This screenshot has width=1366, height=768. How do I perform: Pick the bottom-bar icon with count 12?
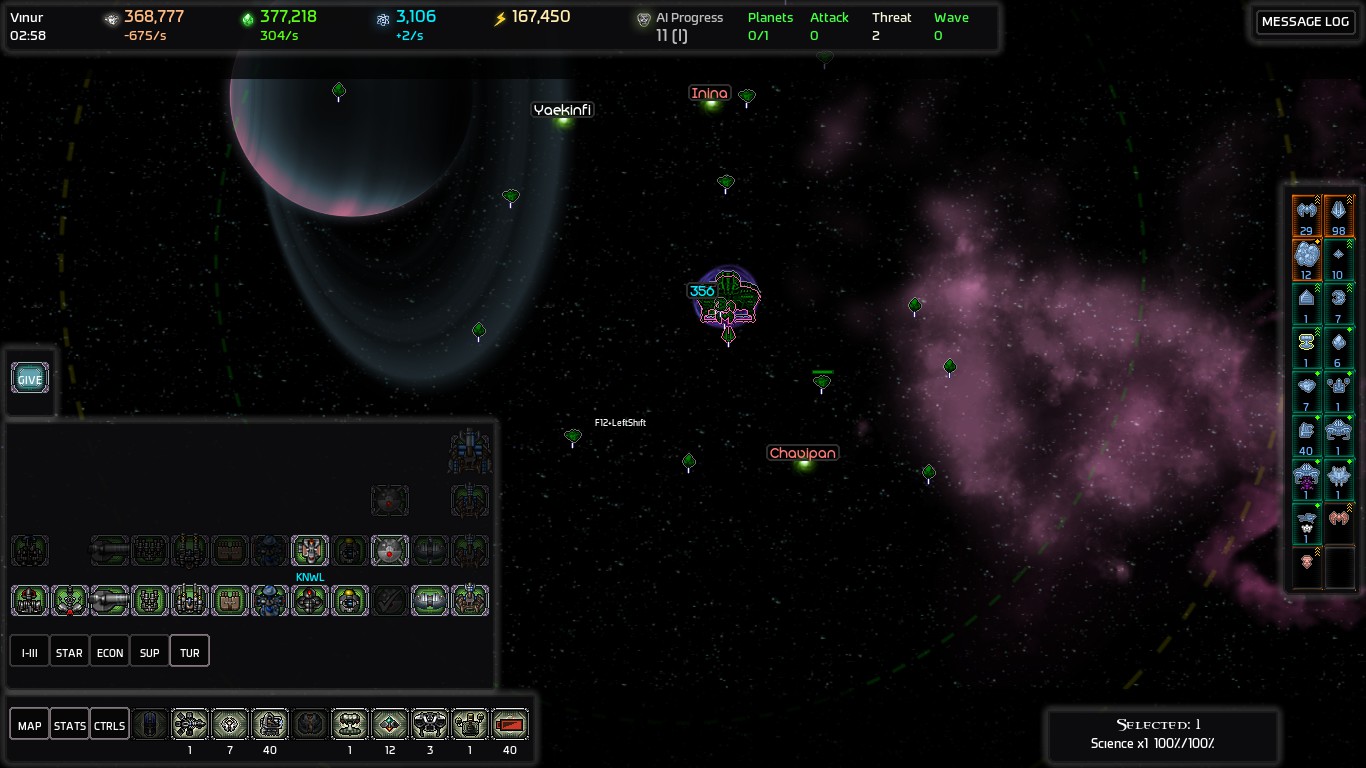(390, 724)
